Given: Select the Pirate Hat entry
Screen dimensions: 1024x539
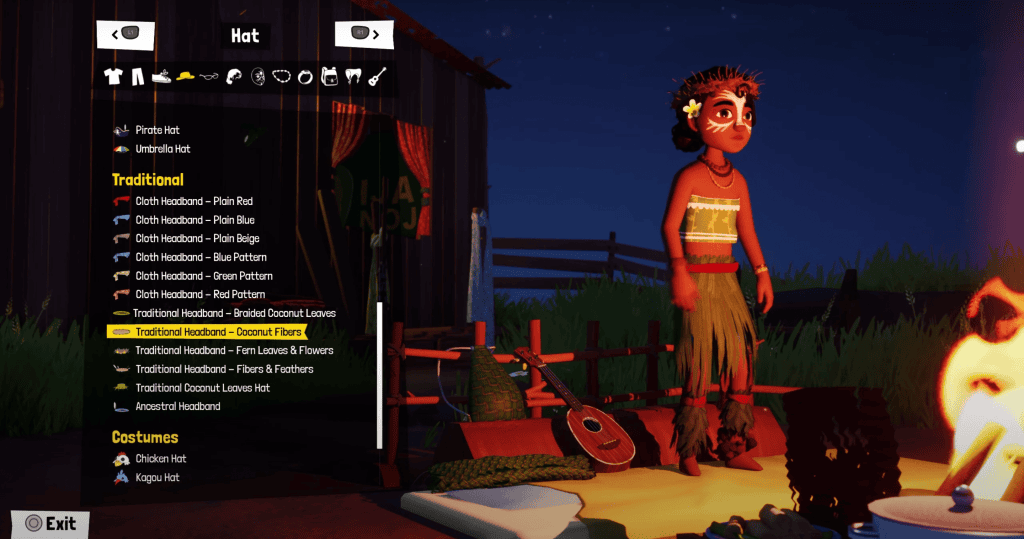Looking at the screenshot, I should [x=157, y=130].
